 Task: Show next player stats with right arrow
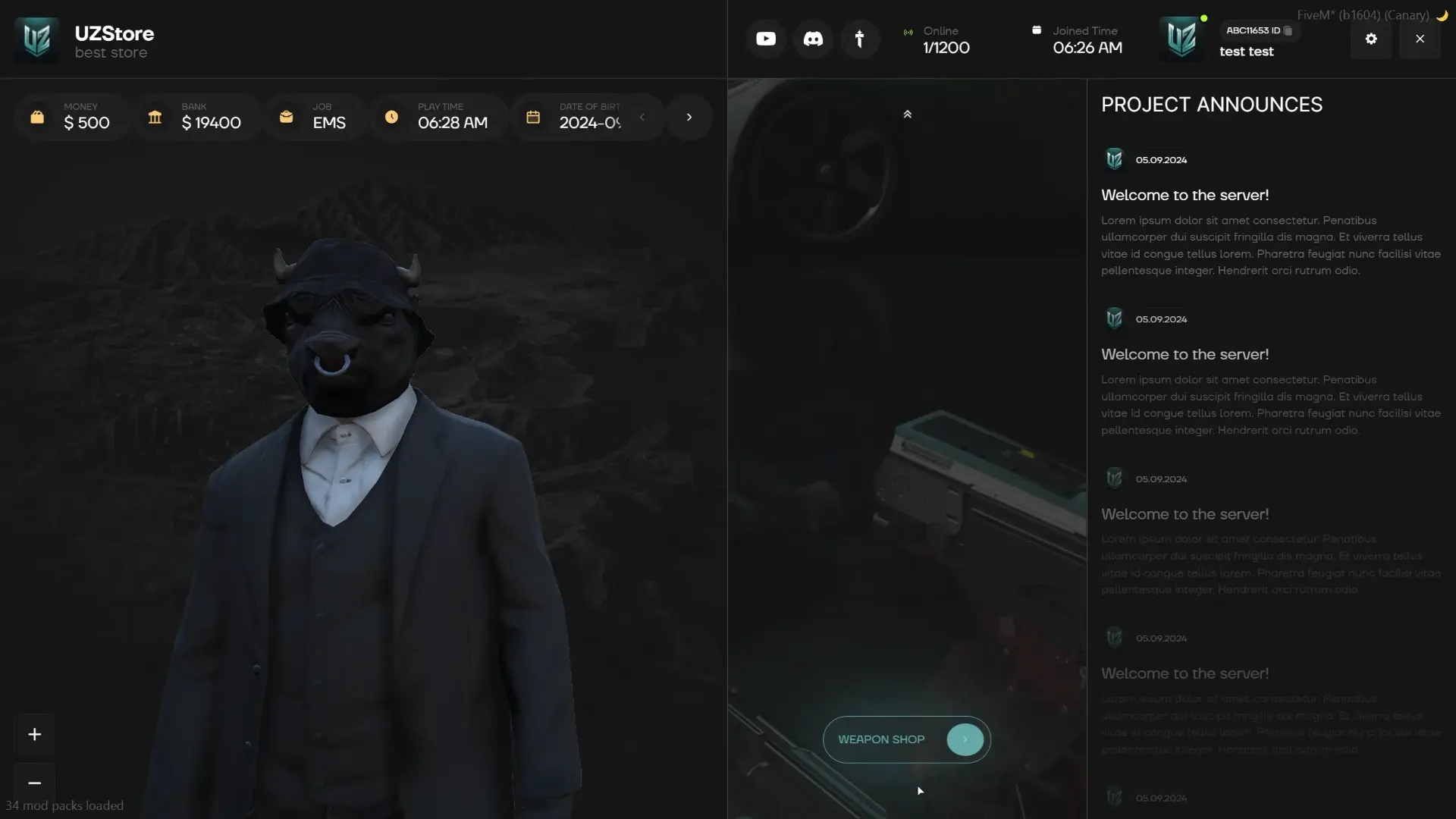pos(689,118)
